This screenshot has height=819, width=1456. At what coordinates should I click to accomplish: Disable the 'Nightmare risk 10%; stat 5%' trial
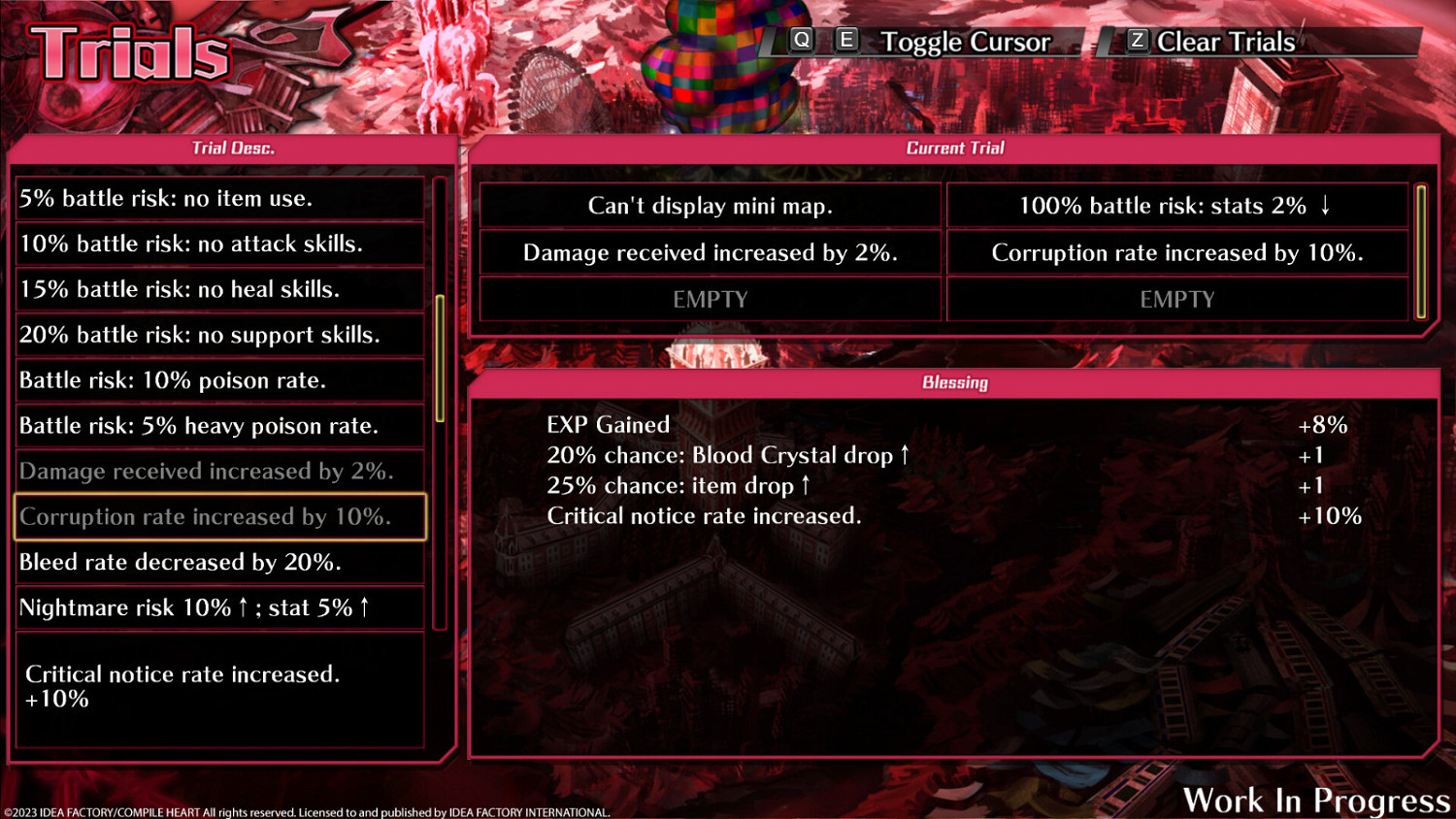219,607
